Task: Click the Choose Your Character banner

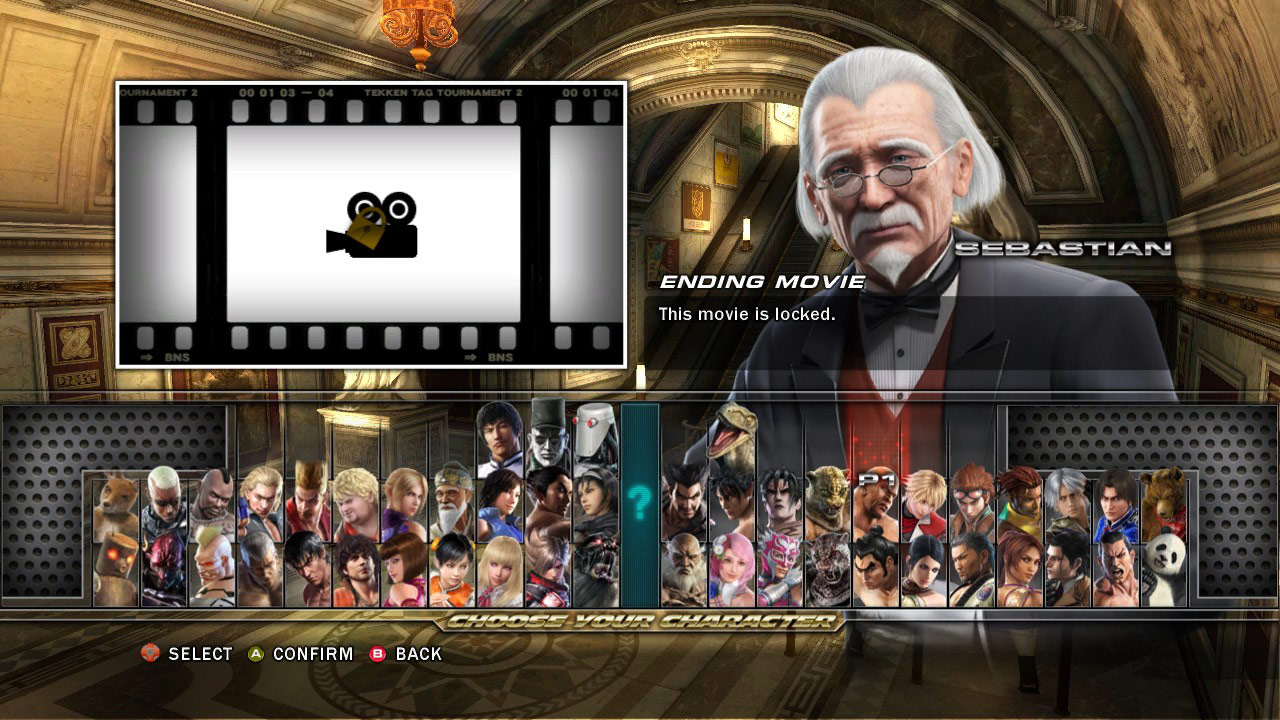Action: pos(640,624)
